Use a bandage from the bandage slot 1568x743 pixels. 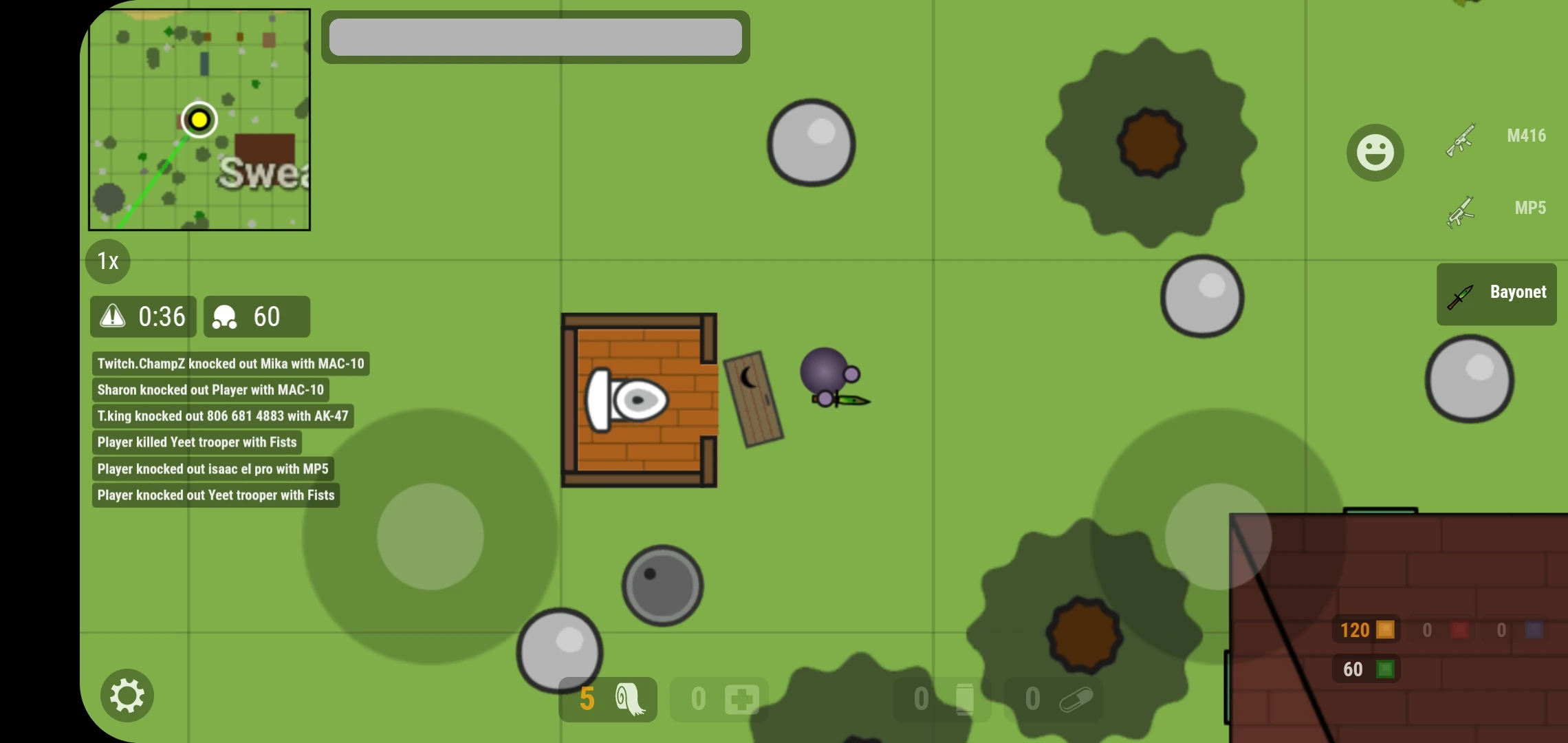pyautogui.click(x=607, y=699)
